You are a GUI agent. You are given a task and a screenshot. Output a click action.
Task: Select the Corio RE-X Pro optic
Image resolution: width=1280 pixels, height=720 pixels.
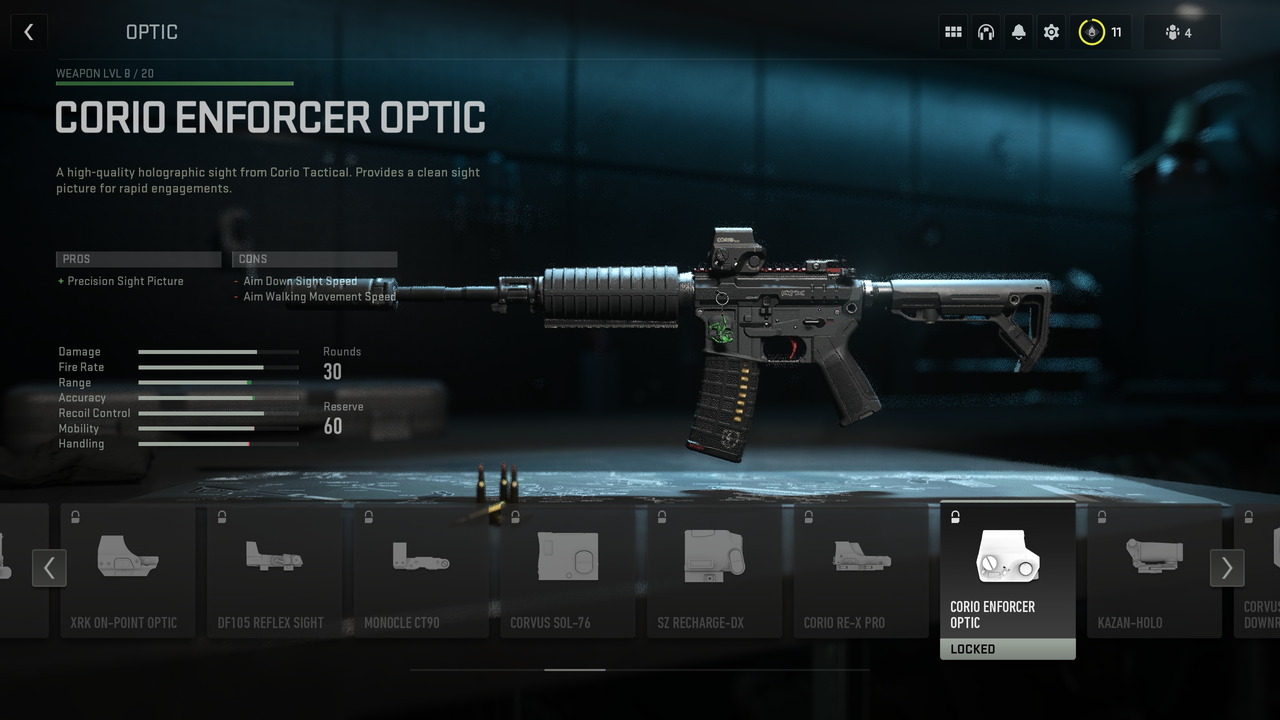pos(861,570)
